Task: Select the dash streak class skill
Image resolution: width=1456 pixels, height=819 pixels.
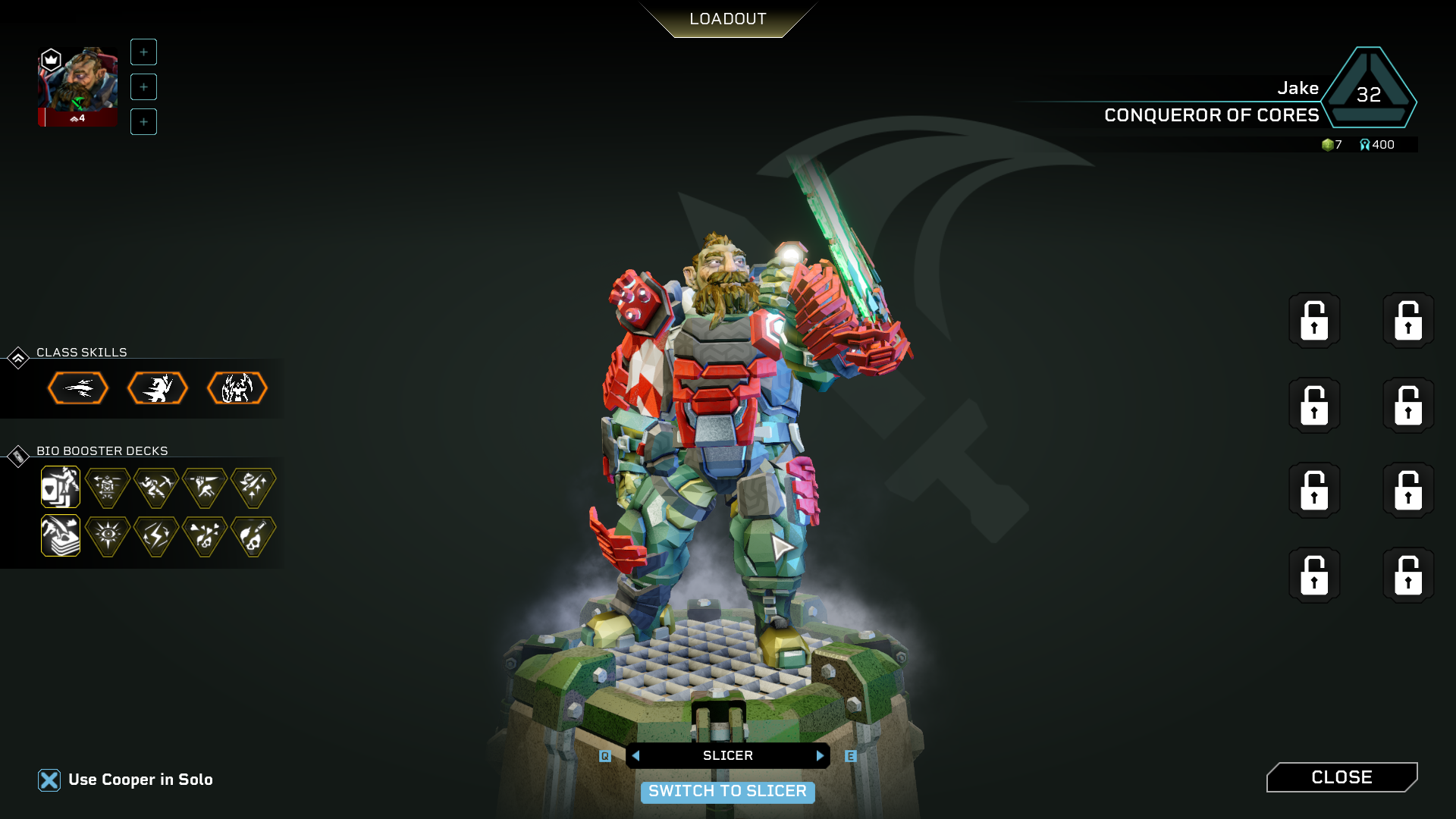Action: 78,388
